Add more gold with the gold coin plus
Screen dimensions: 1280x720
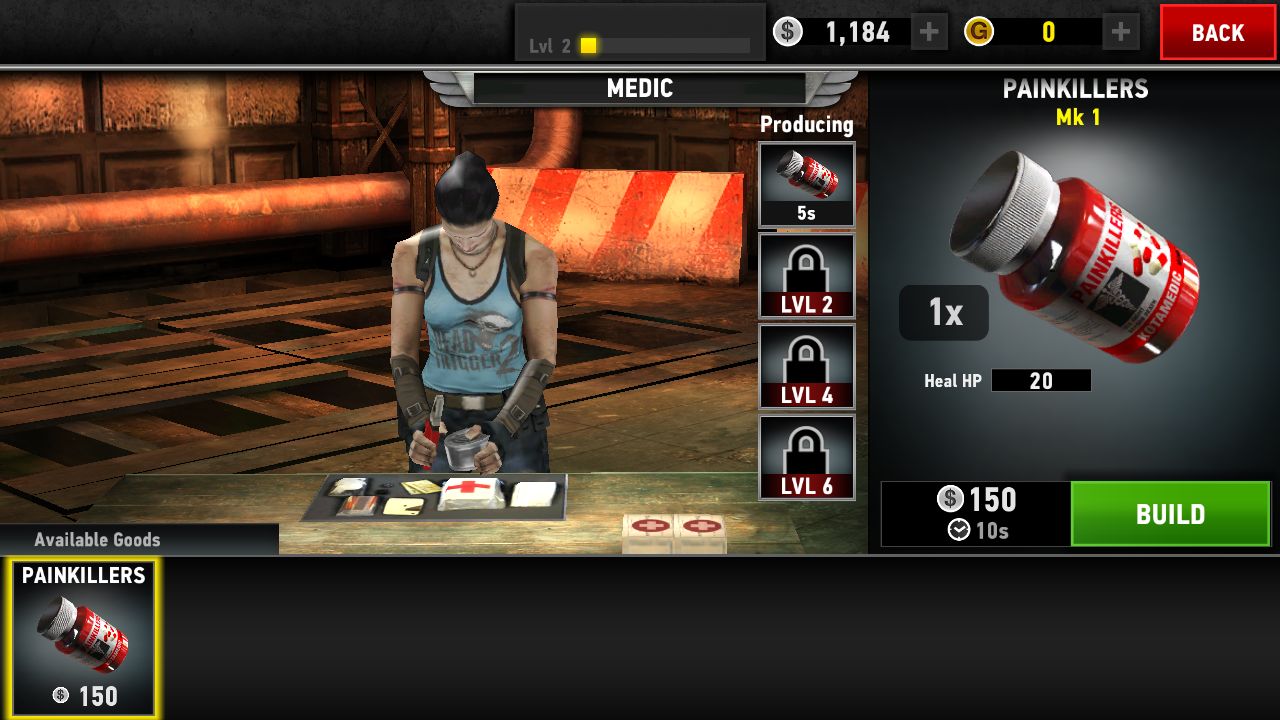1120,33
